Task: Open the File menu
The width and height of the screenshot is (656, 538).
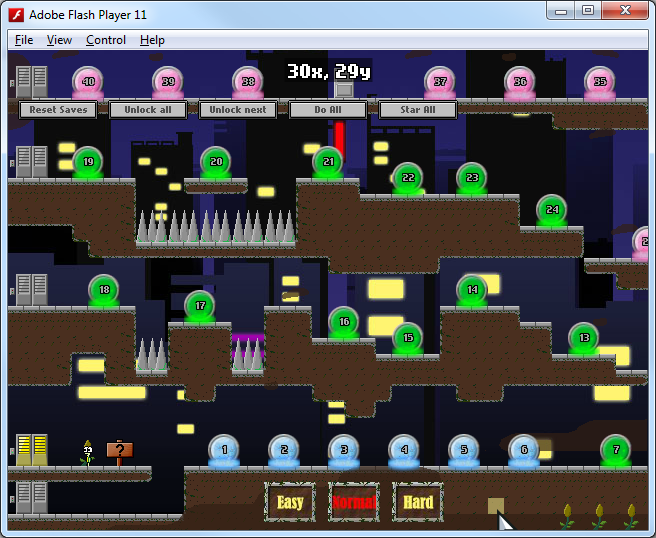Action: click(24, 40)
